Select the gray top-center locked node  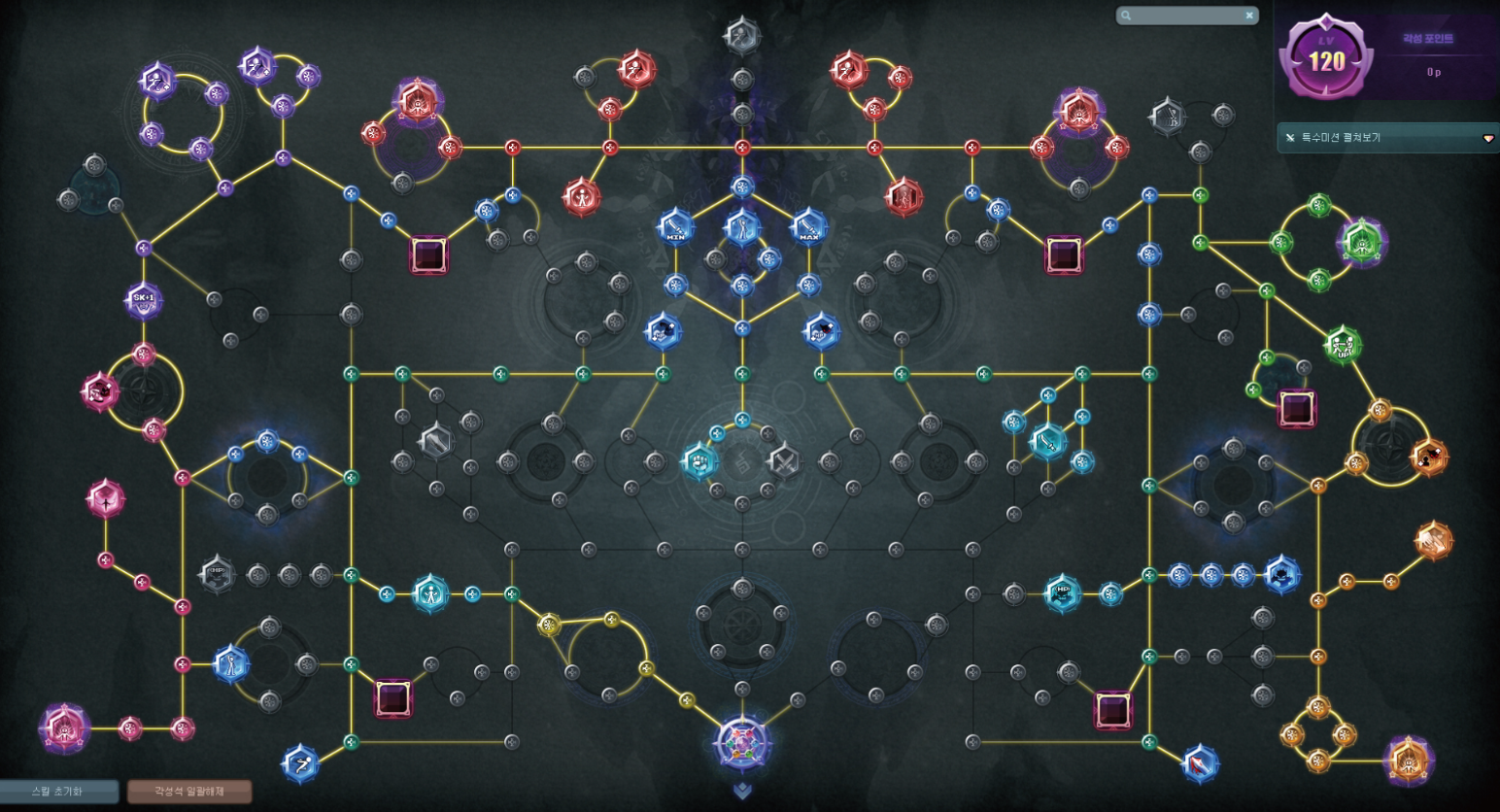tap(742, 36)
